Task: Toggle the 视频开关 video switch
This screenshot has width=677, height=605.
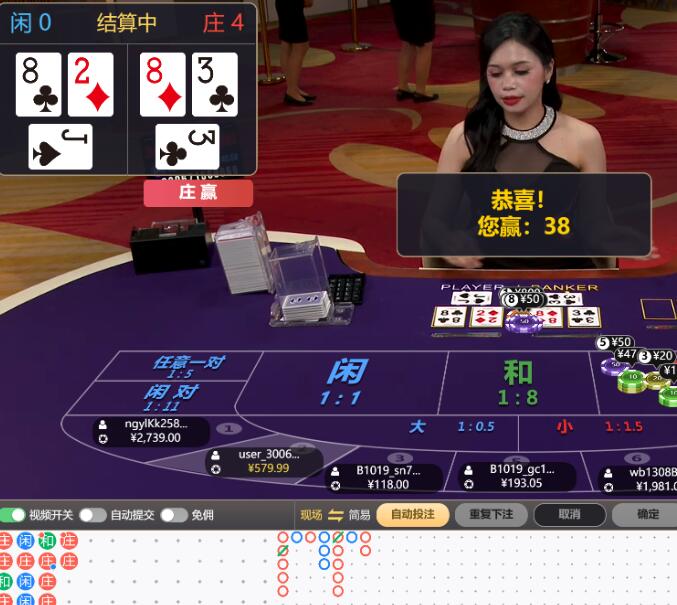Action: 13,515
